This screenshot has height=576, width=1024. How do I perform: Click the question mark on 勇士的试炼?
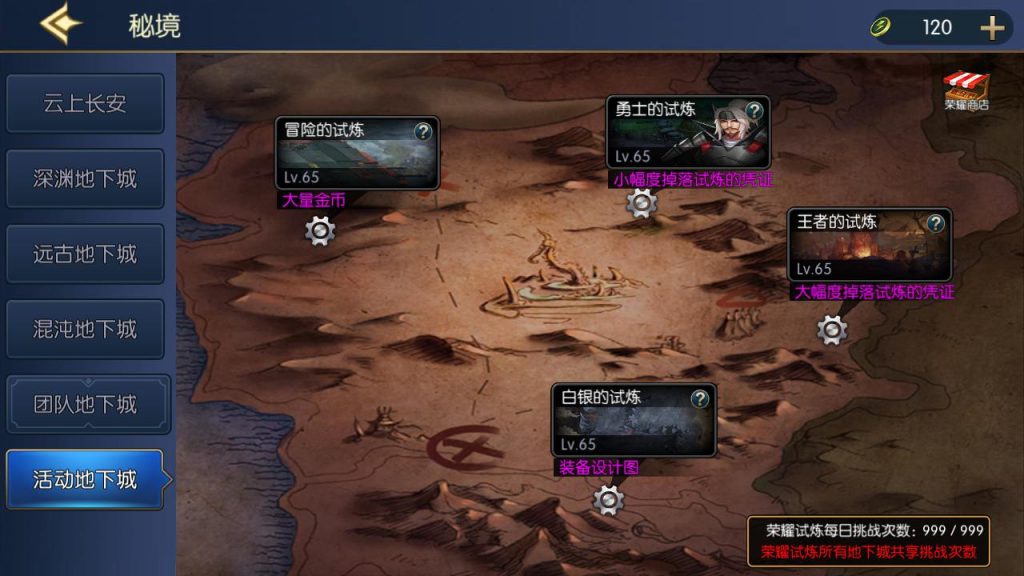754,110
